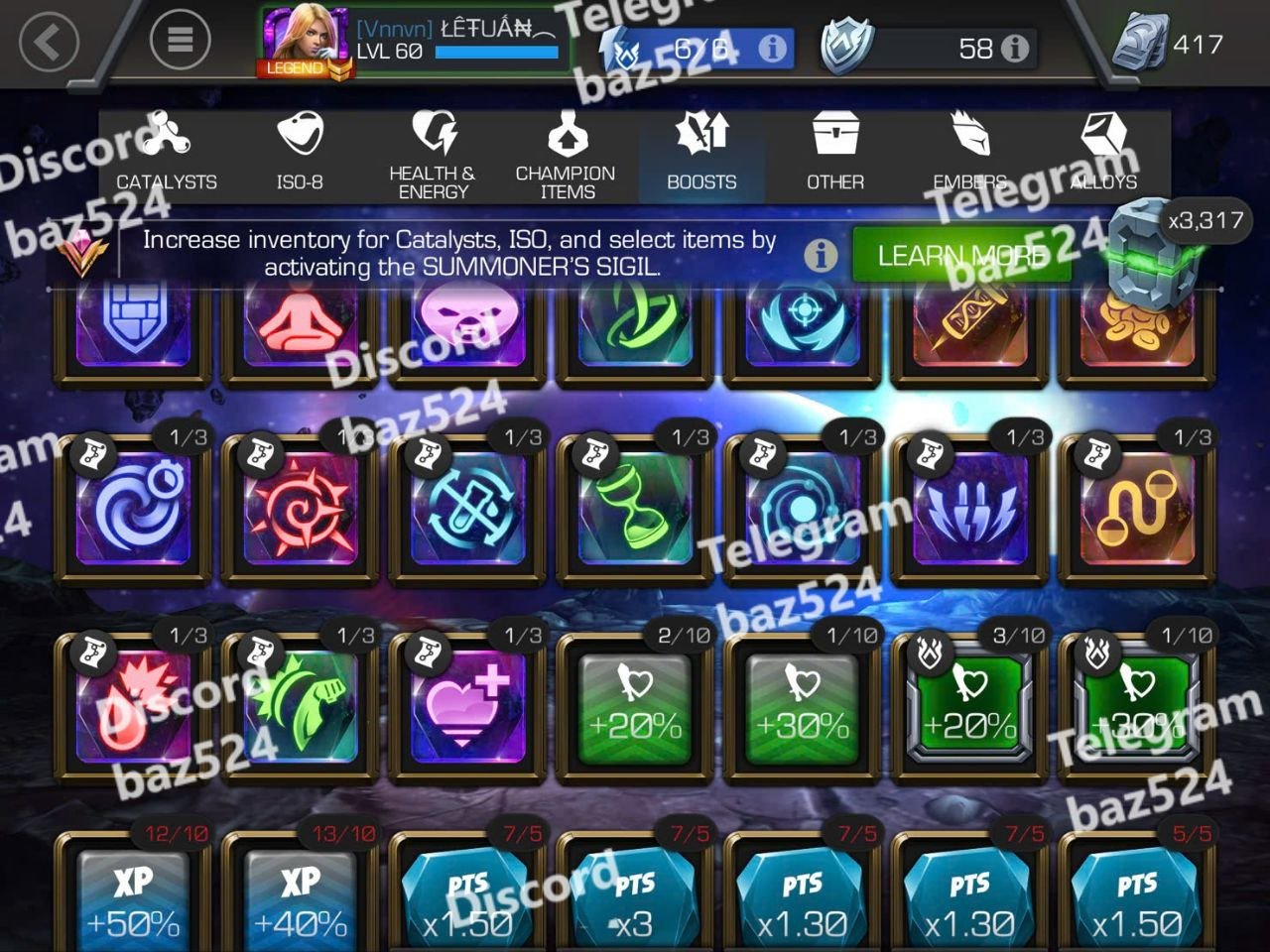The height and width of the screenshot is (952, 1270).
Task: Select the red spiral sun boost
Action: pos(301,506)
